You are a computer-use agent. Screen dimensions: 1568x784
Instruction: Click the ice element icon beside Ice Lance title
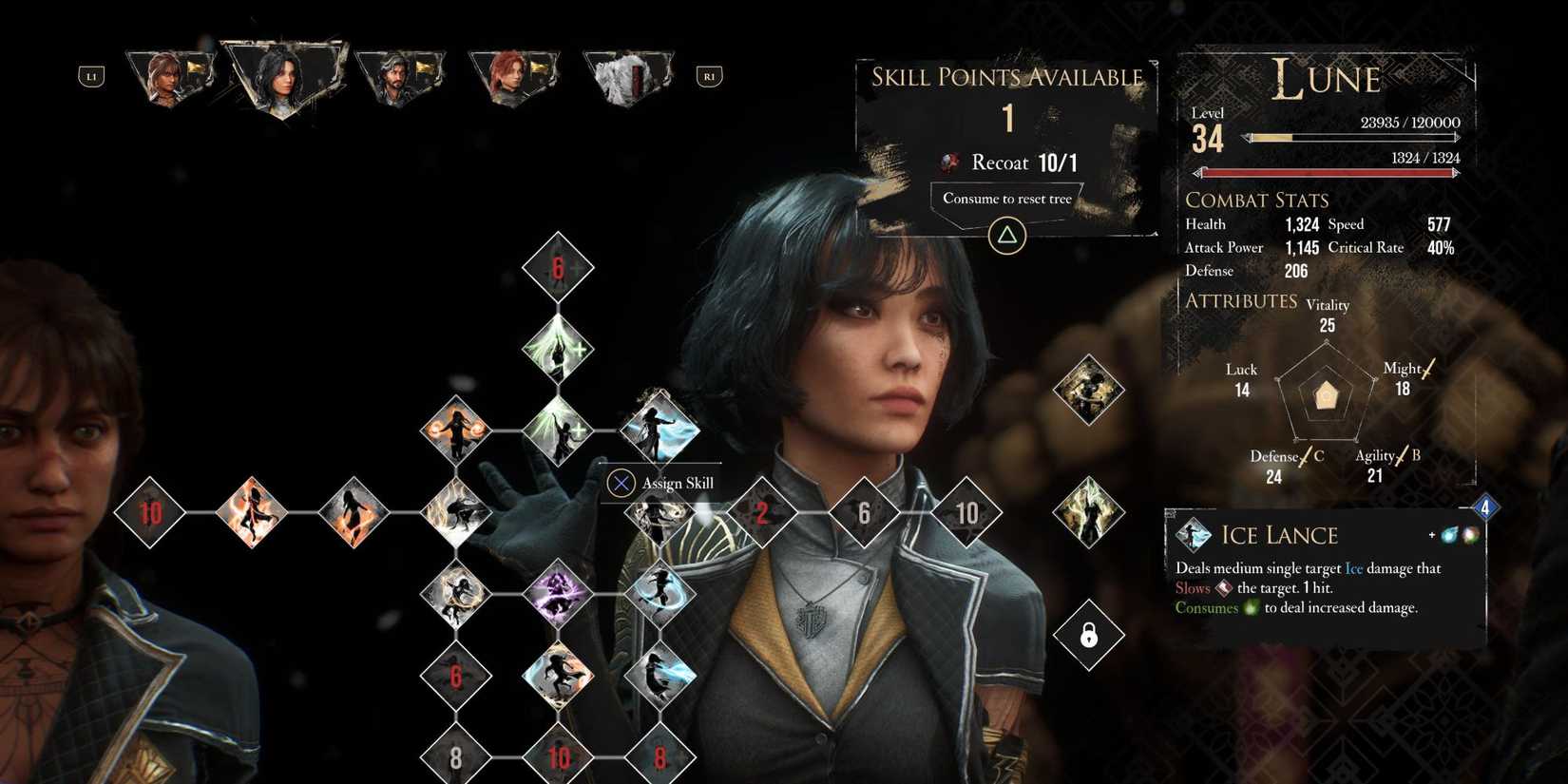(1447, 535)
